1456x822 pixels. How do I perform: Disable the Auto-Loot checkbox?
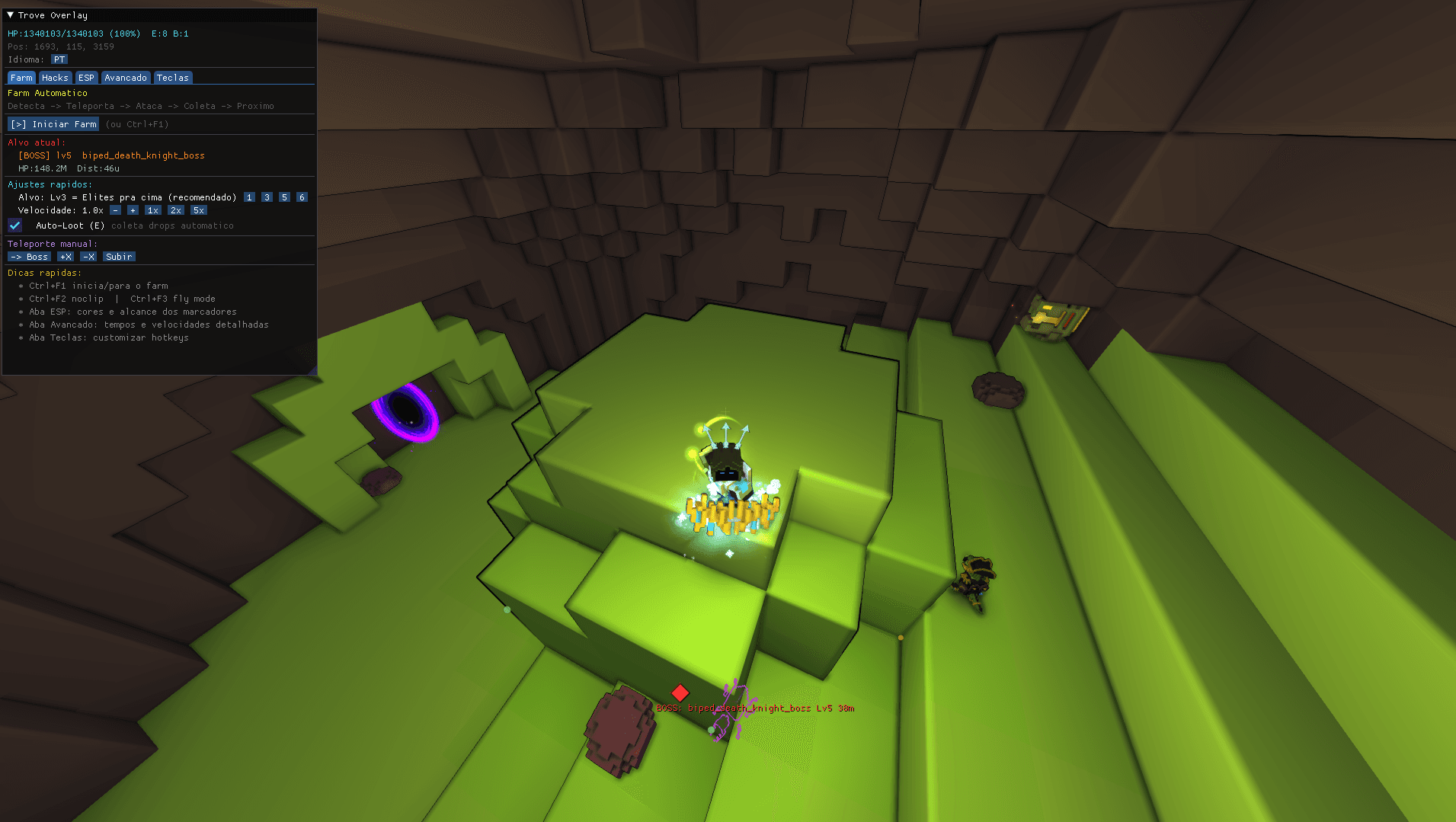tap(14, 225)
